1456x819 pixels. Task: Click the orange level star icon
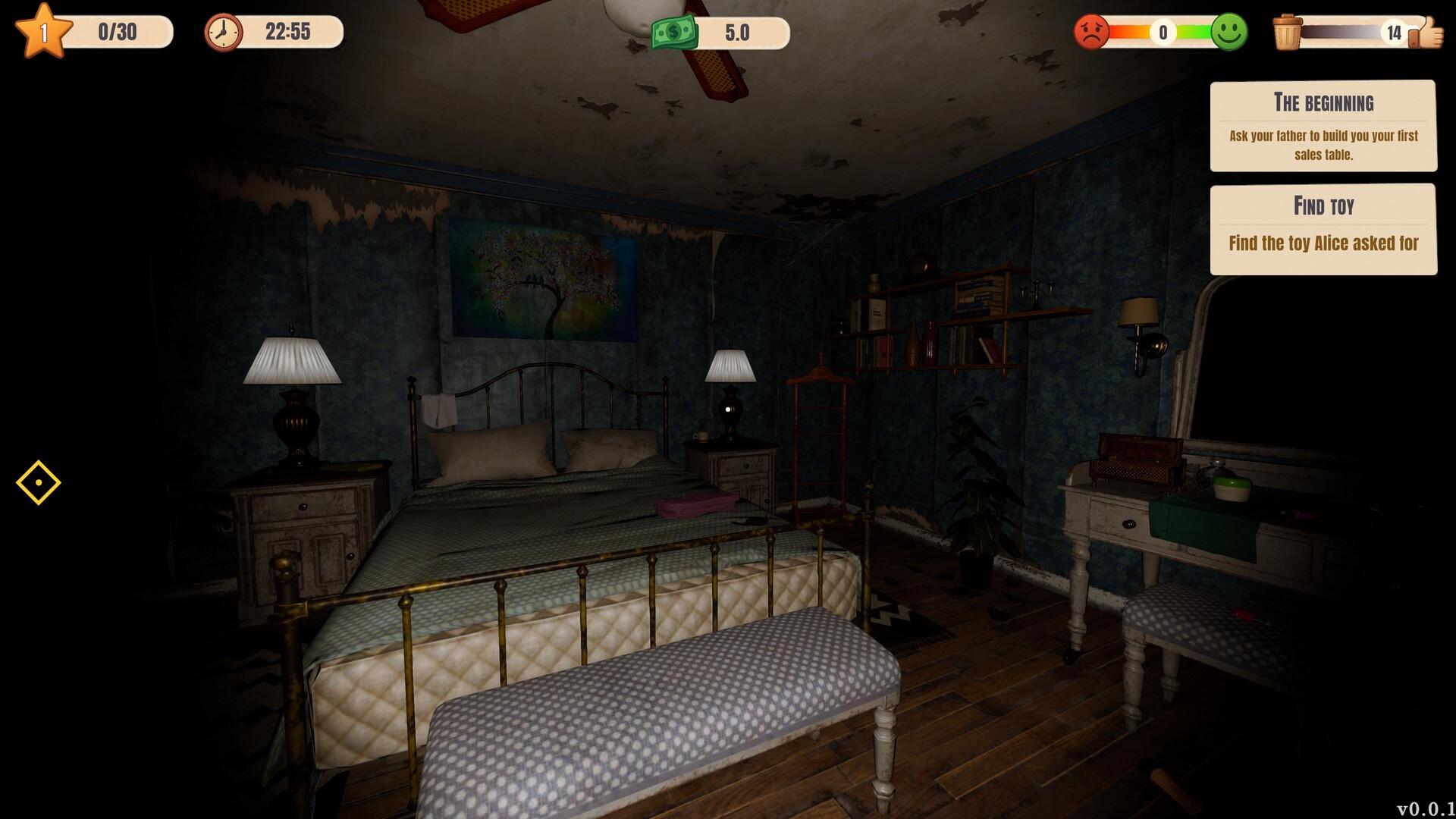click(x=43, y=31)
